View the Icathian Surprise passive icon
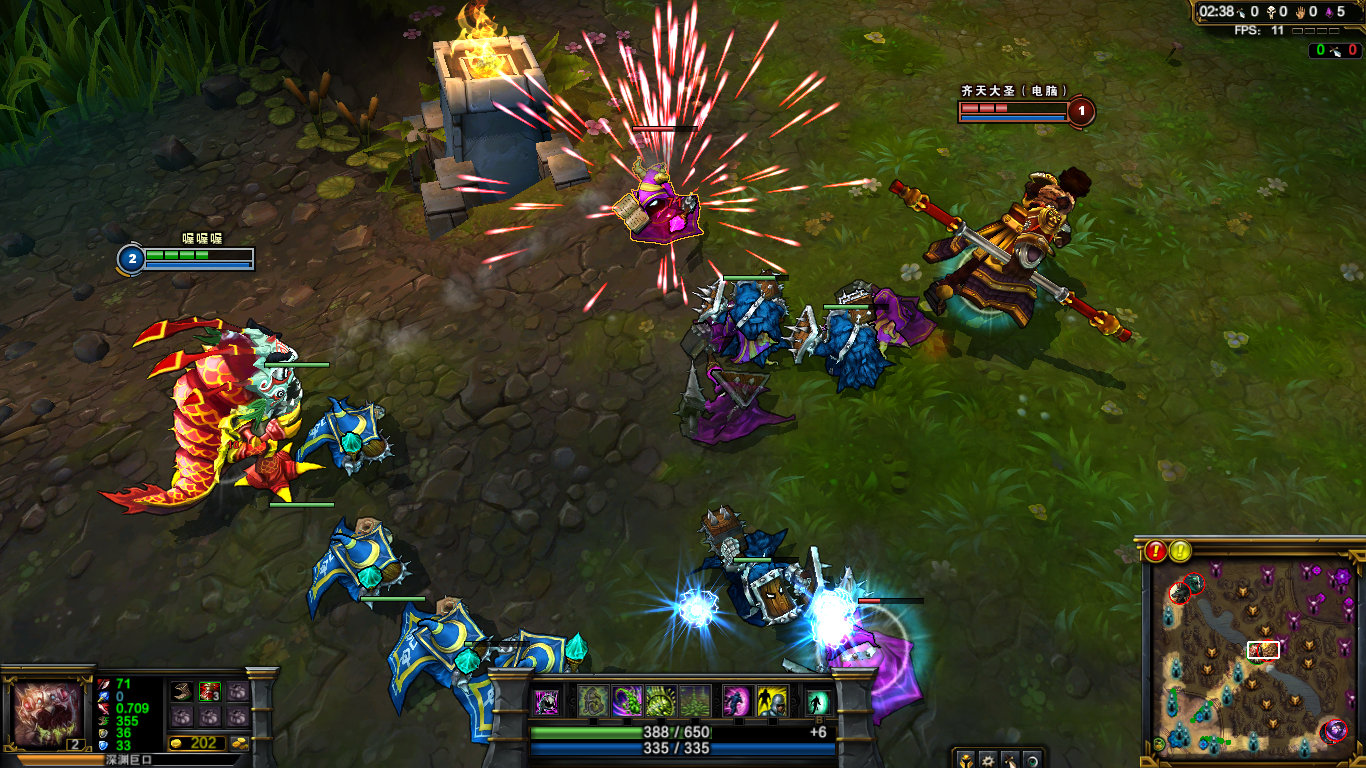1366x768 pixels. tap(547, 702)
